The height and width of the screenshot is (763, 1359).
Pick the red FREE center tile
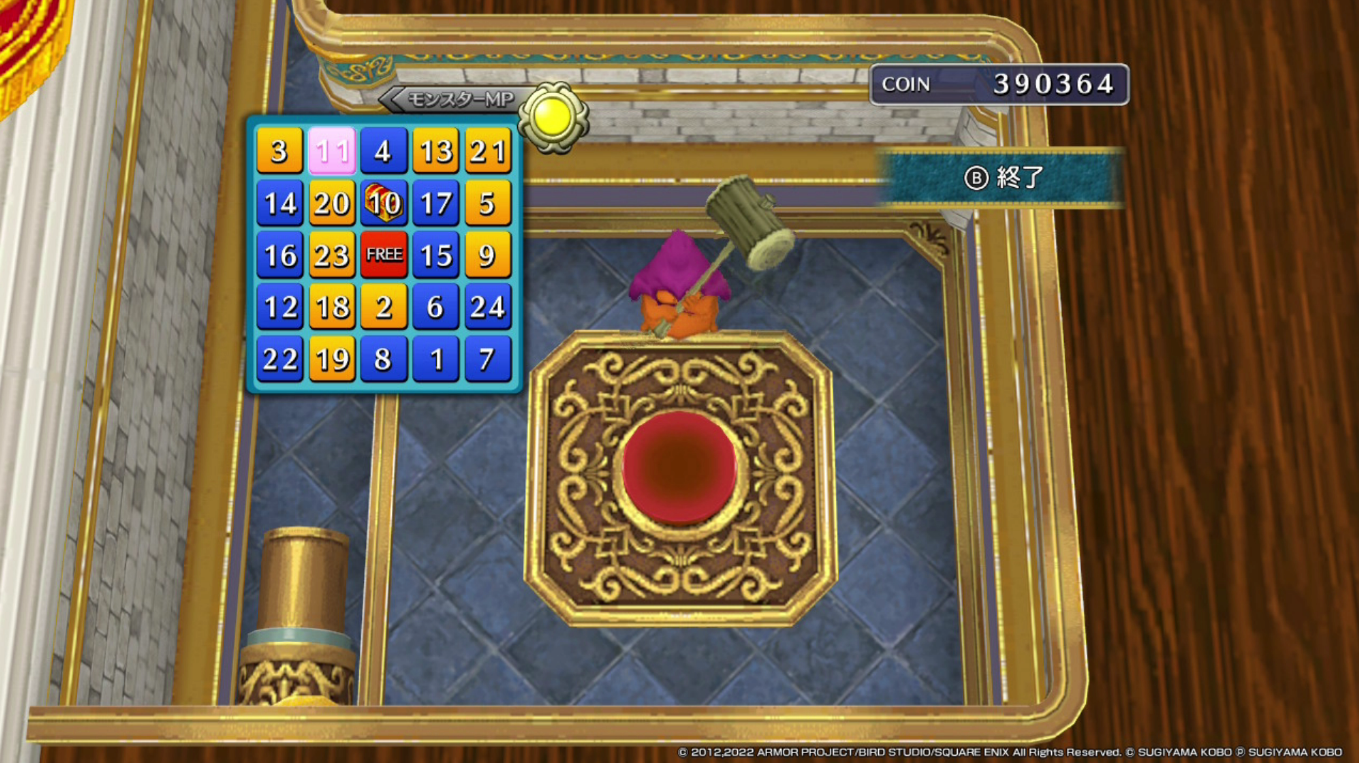(383, 255)
